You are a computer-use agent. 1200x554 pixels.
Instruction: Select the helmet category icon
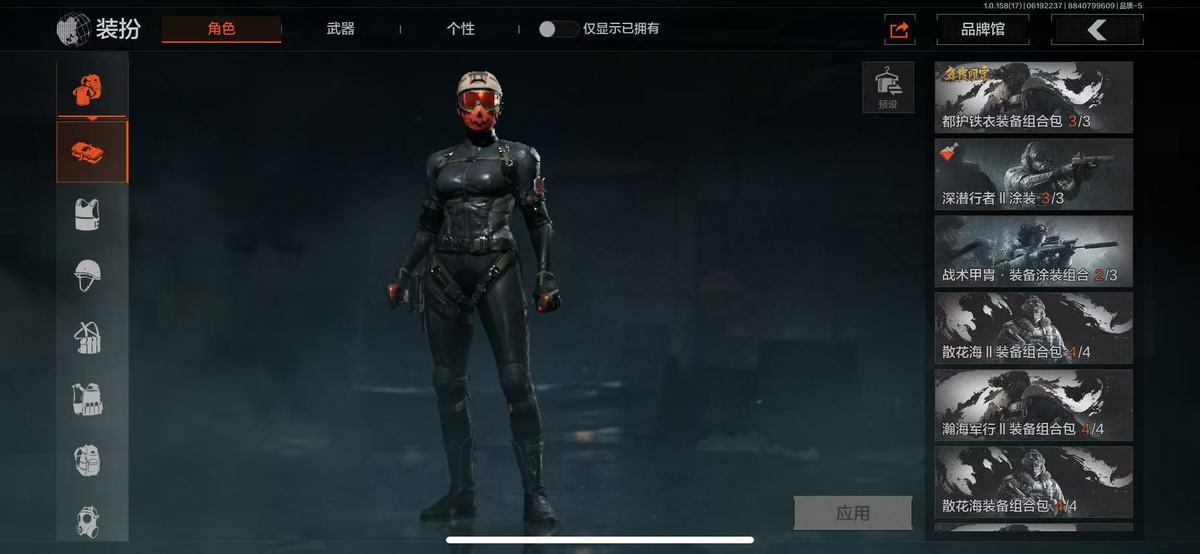click(x=88, y=274)
